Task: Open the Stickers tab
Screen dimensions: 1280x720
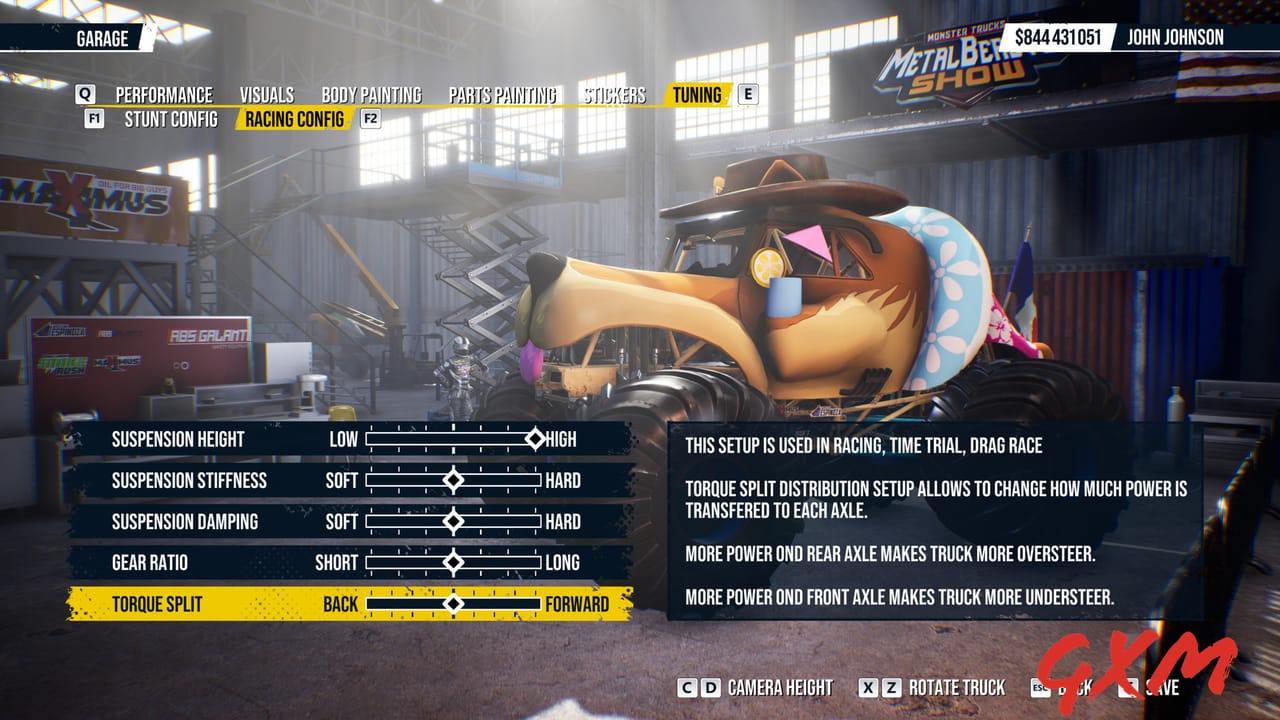Action: (613, 95)
